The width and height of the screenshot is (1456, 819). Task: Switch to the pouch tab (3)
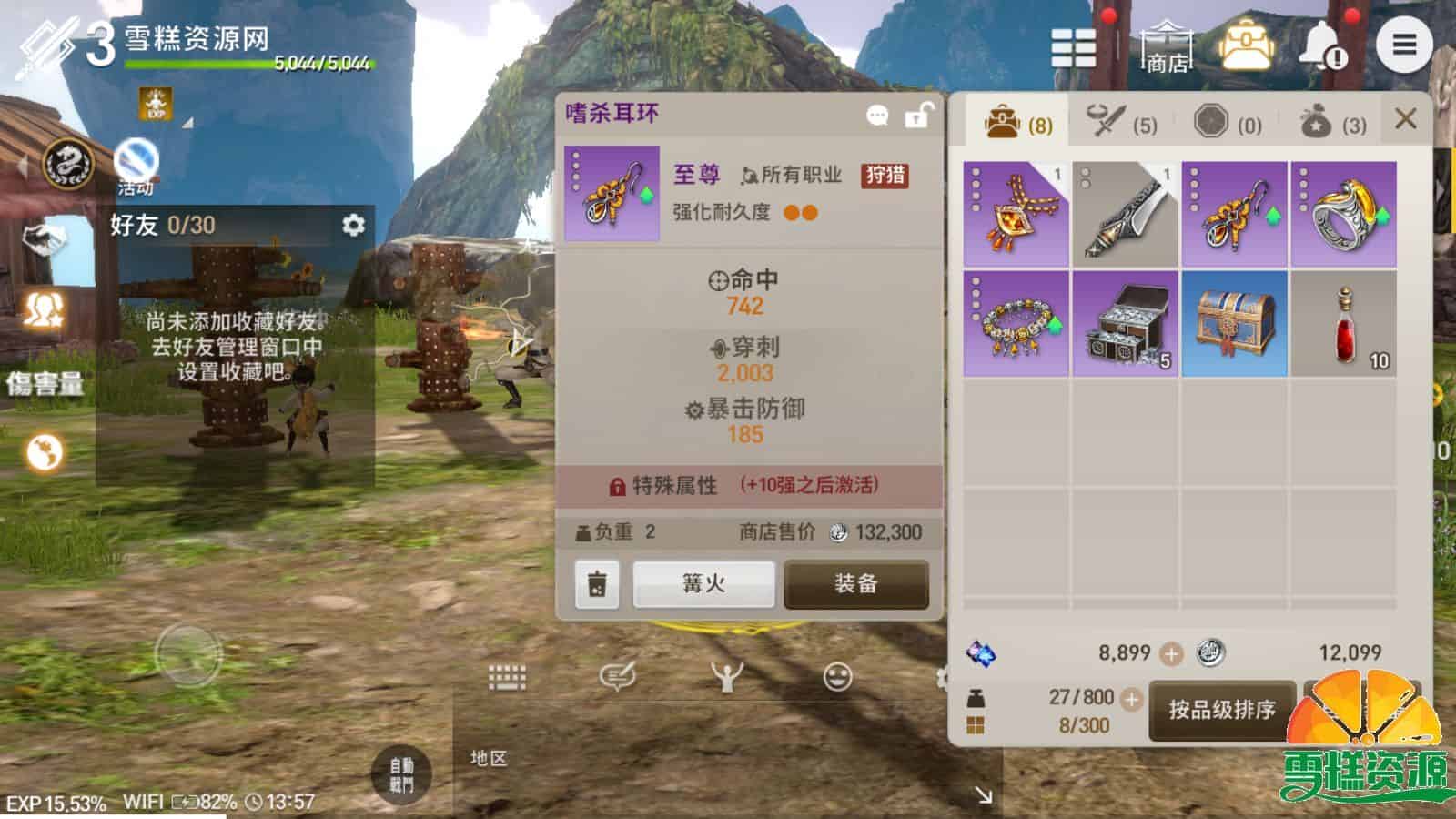pos(1330,123)
